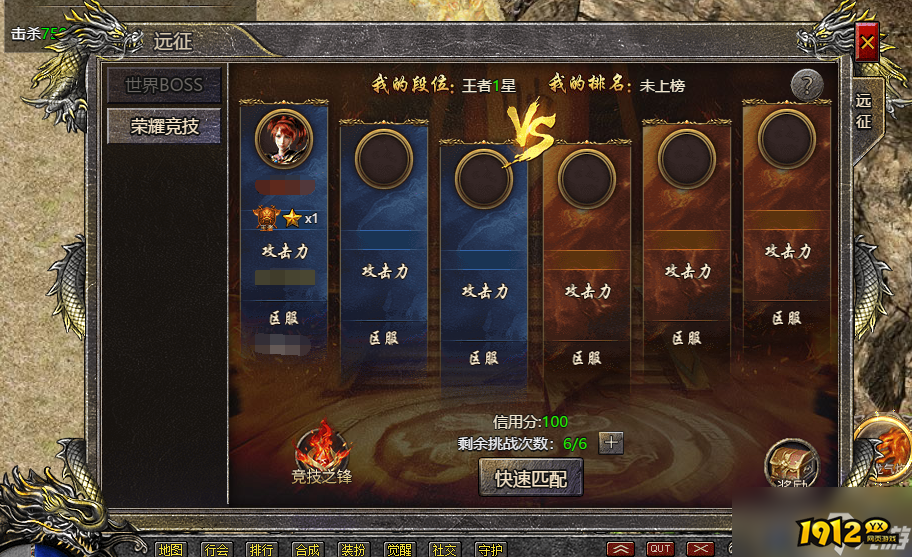Open the question mark help button

pos(807,85)
